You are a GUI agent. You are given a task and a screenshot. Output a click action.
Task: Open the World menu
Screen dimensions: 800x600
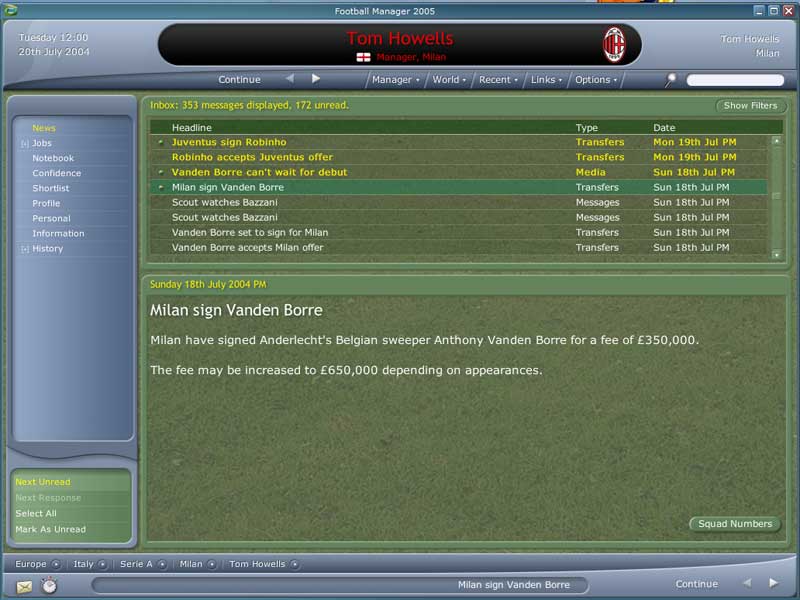pos(449,80)
